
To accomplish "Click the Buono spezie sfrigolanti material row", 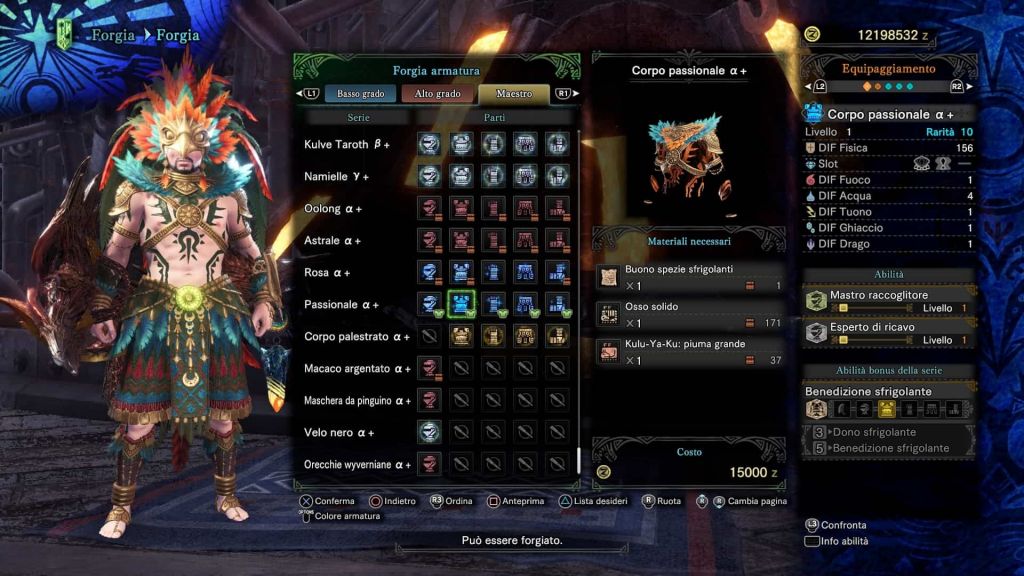I will tap(689, 277).
